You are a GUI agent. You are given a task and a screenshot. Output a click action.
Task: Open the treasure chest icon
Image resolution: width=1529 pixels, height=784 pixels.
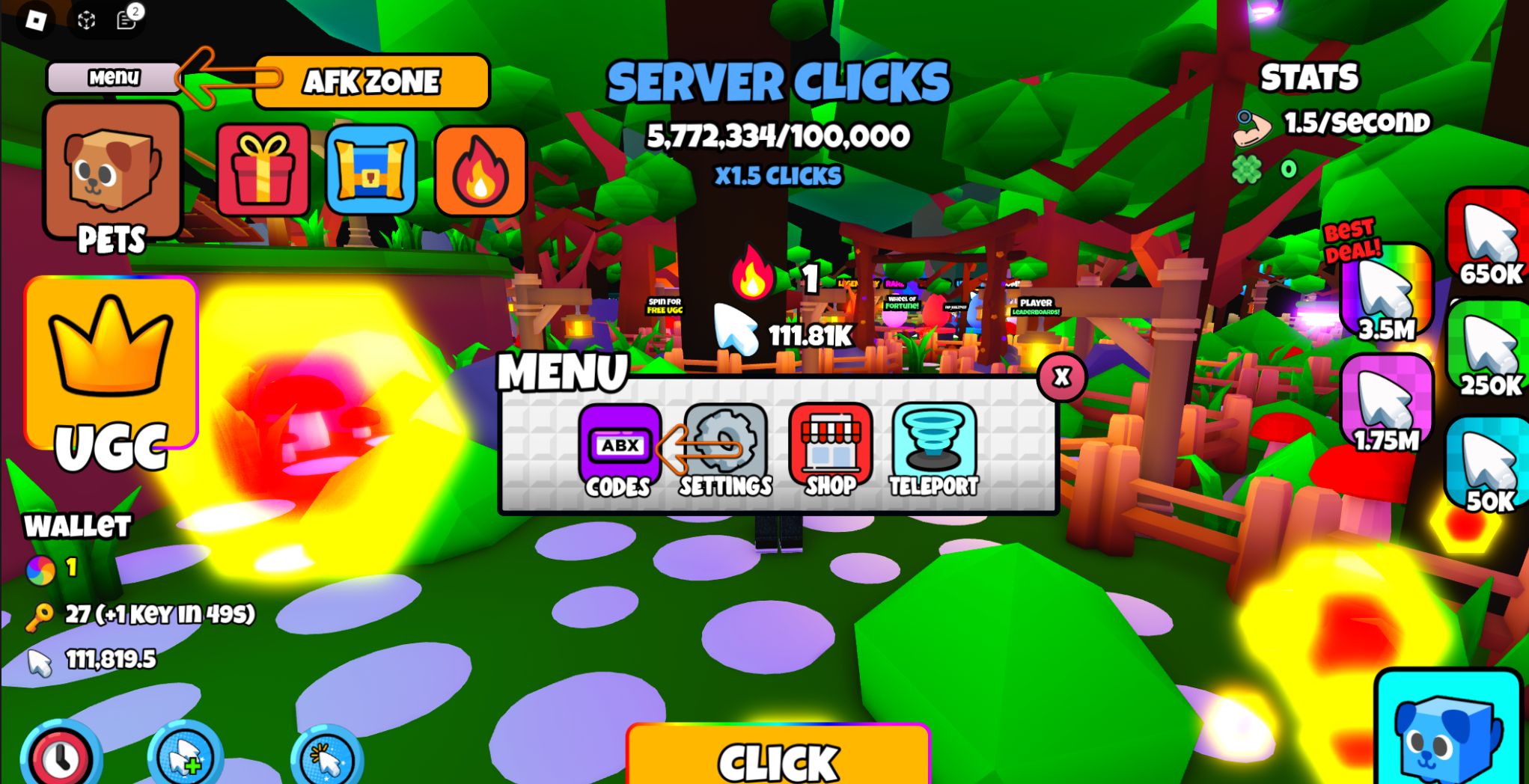[371, 170]
